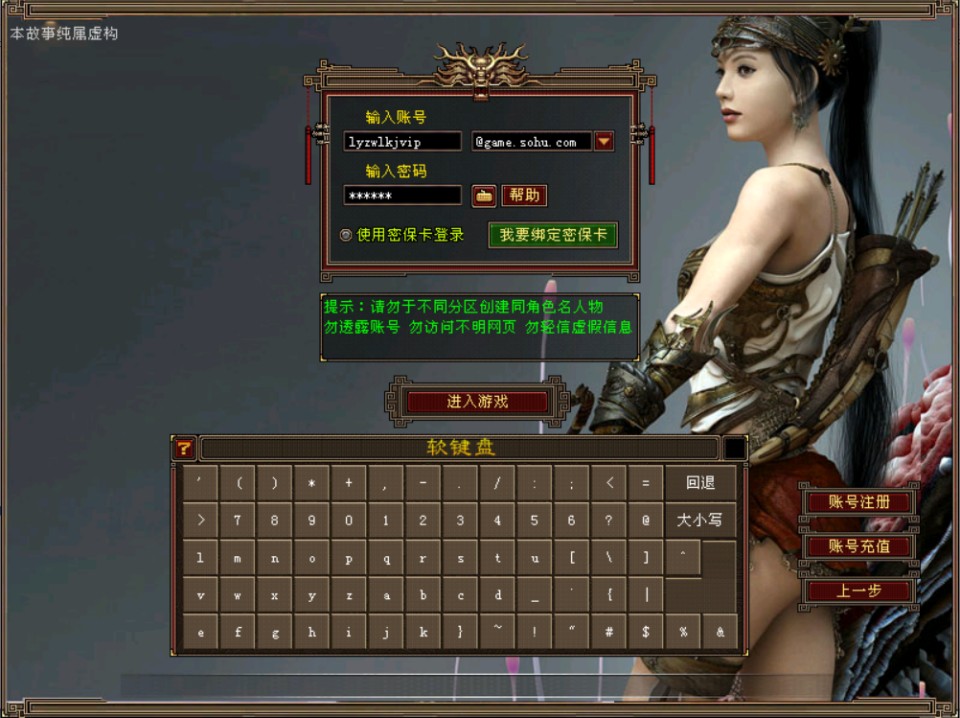Tap the $ key on soft keyboard

coord(646,632)
